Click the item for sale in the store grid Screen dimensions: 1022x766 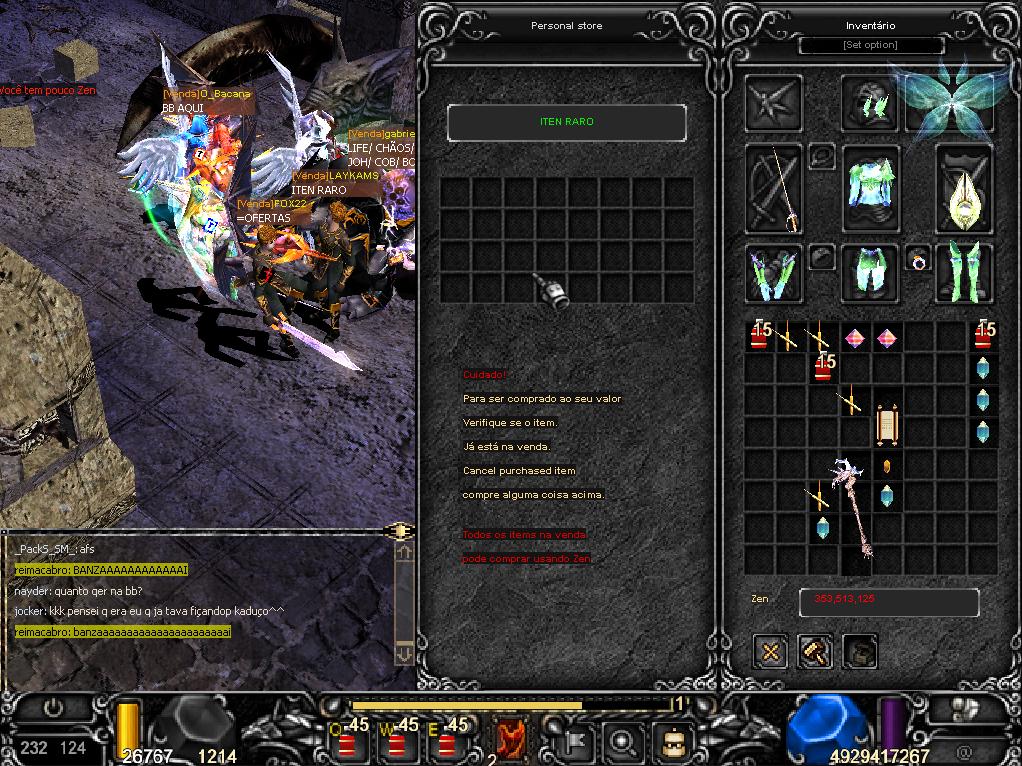pyautogui.click(x=551, y=288)
